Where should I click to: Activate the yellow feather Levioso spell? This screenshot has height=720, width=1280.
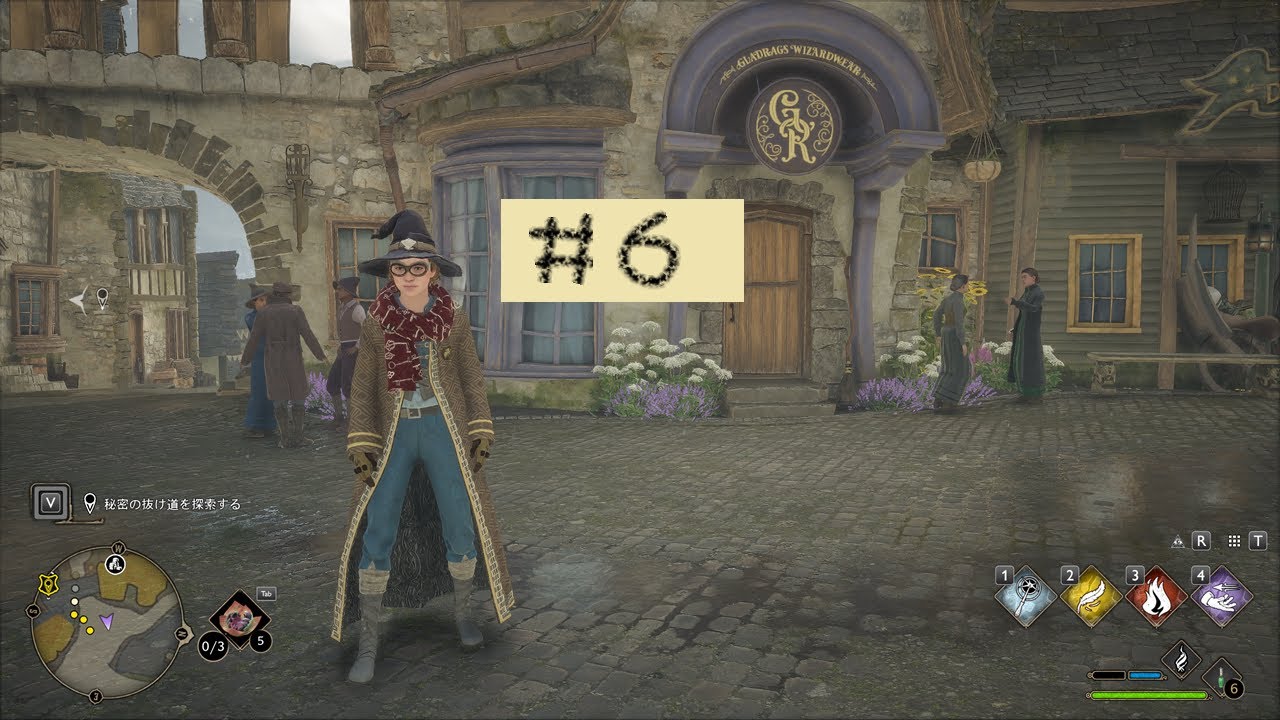click(x=1091, y=597)
